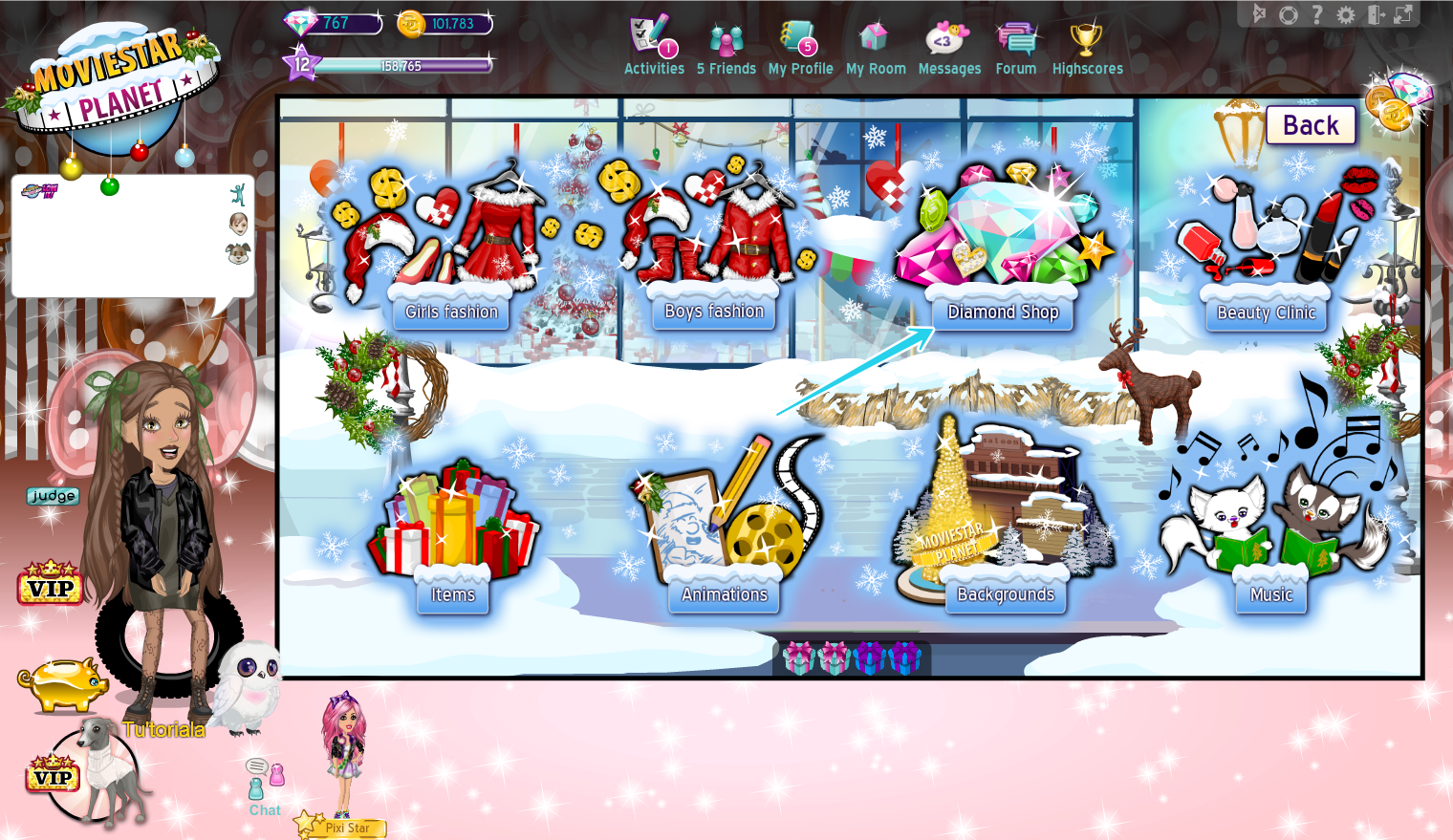Open the 5 Friends tab
Viewport: 1453px width, 840px height.
726,45
